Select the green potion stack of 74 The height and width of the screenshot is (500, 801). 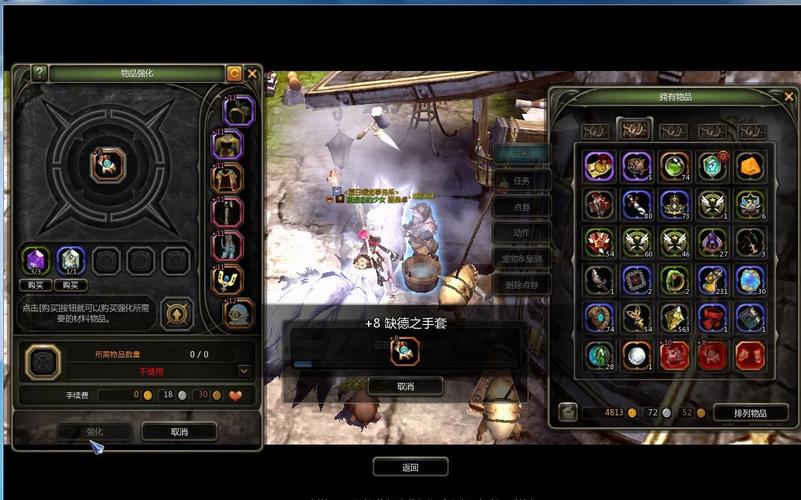pyautogui.click(x=674, y=166)
